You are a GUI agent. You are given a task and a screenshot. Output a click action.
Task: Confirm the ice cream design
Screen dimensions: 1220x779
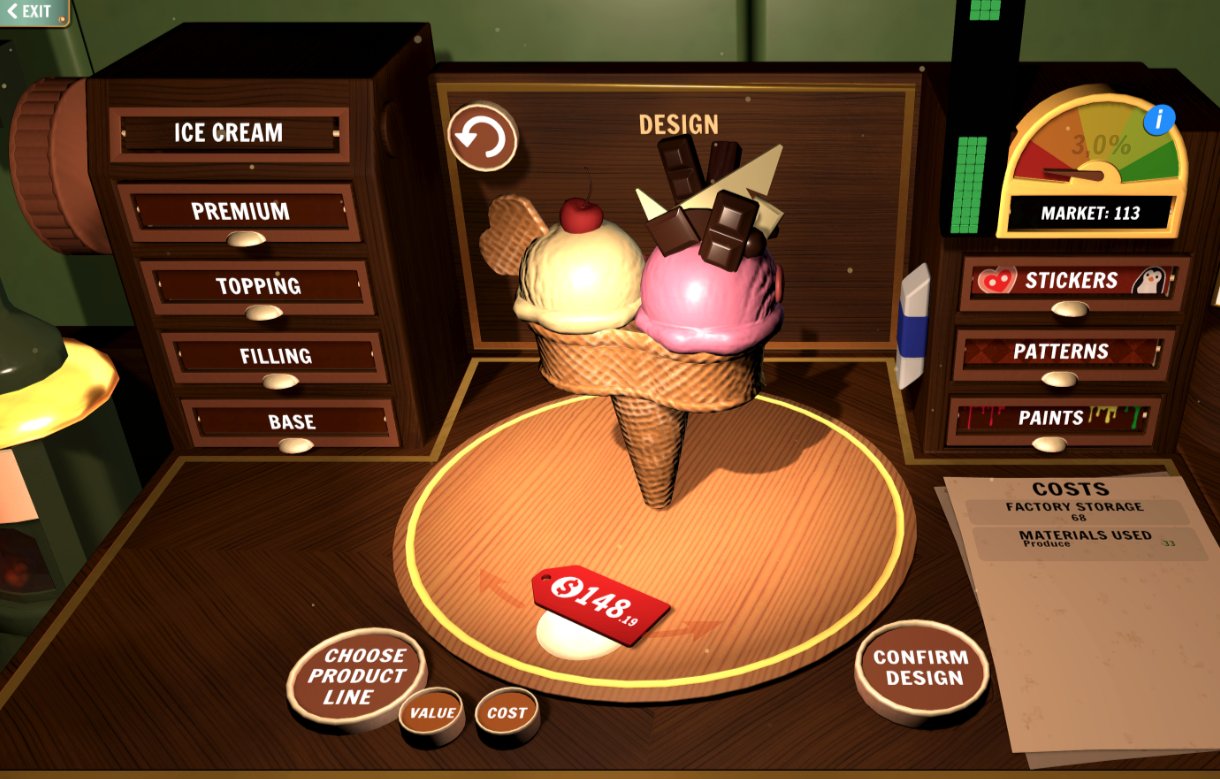tap(921, 668)
